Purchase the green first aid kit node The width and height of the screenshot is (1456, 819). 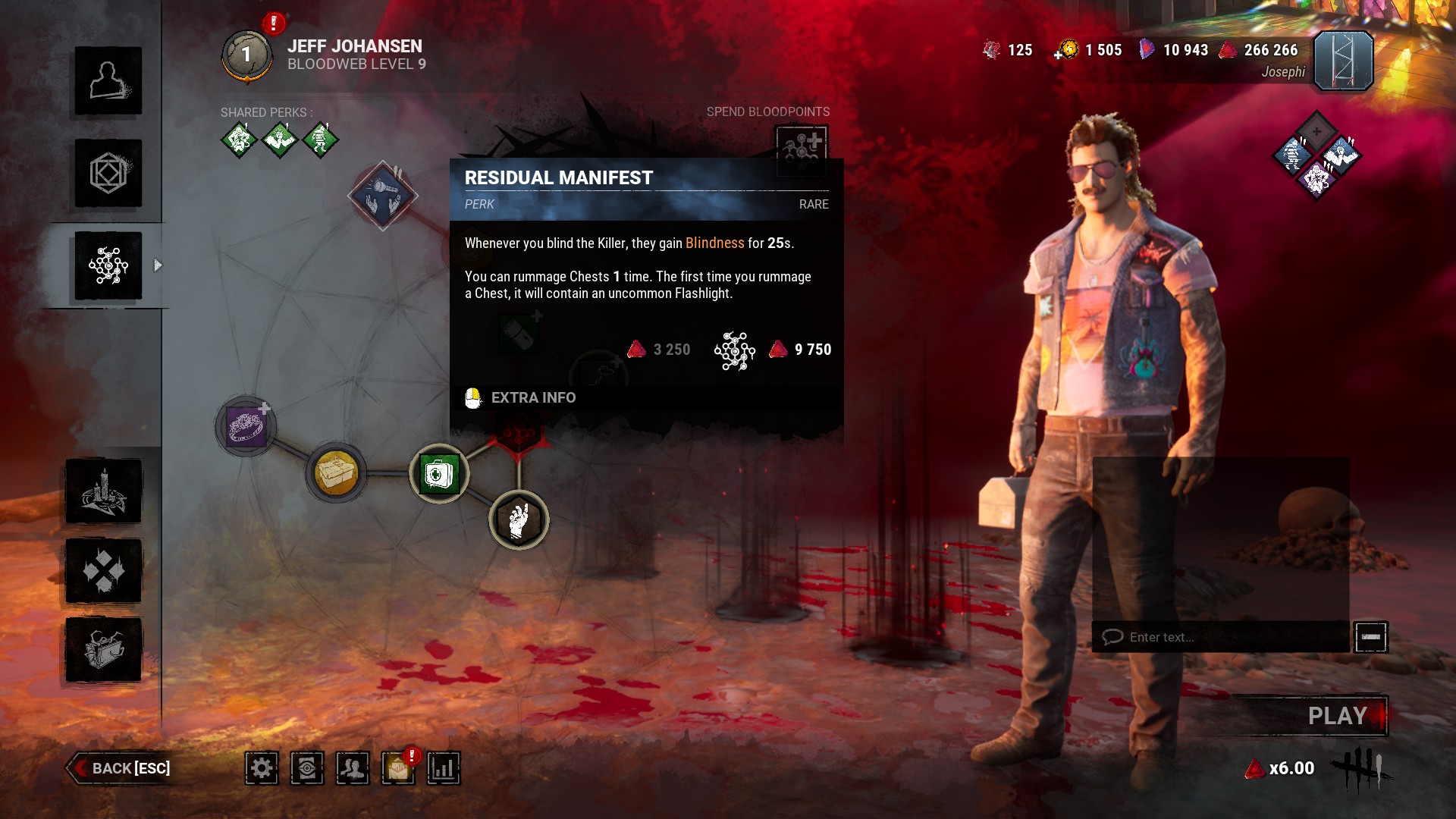pos(439,474)
